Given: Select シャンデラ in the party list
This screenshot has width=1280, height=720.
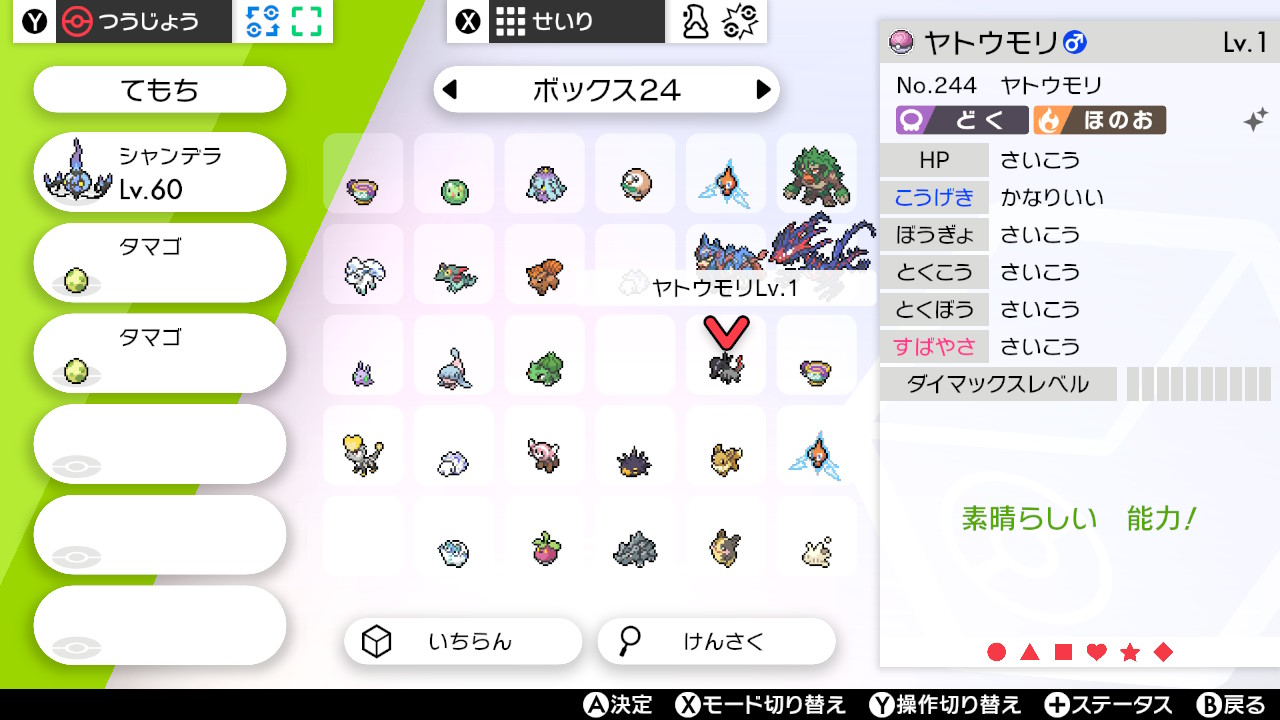Looking at the screenshot, I should pos(158,171).
